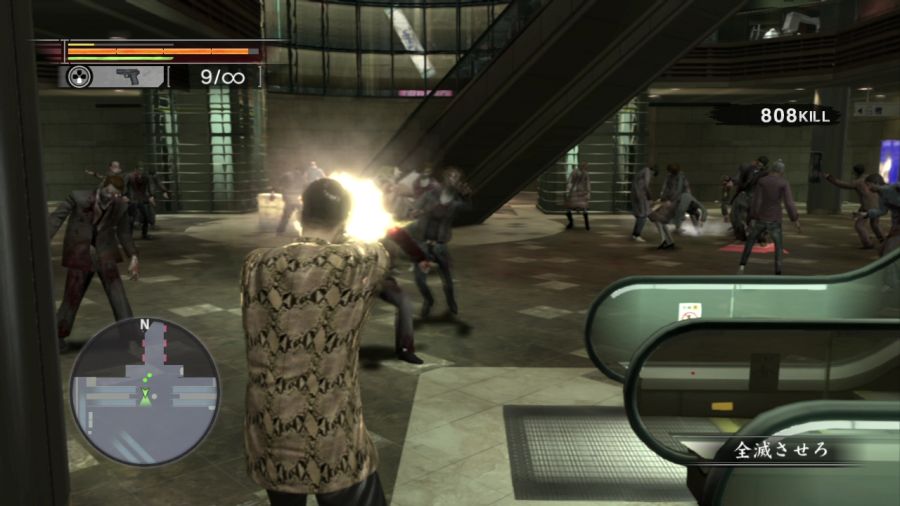Click the radiation symbol icon
This screenshot has width=900, height=506.
80,76
